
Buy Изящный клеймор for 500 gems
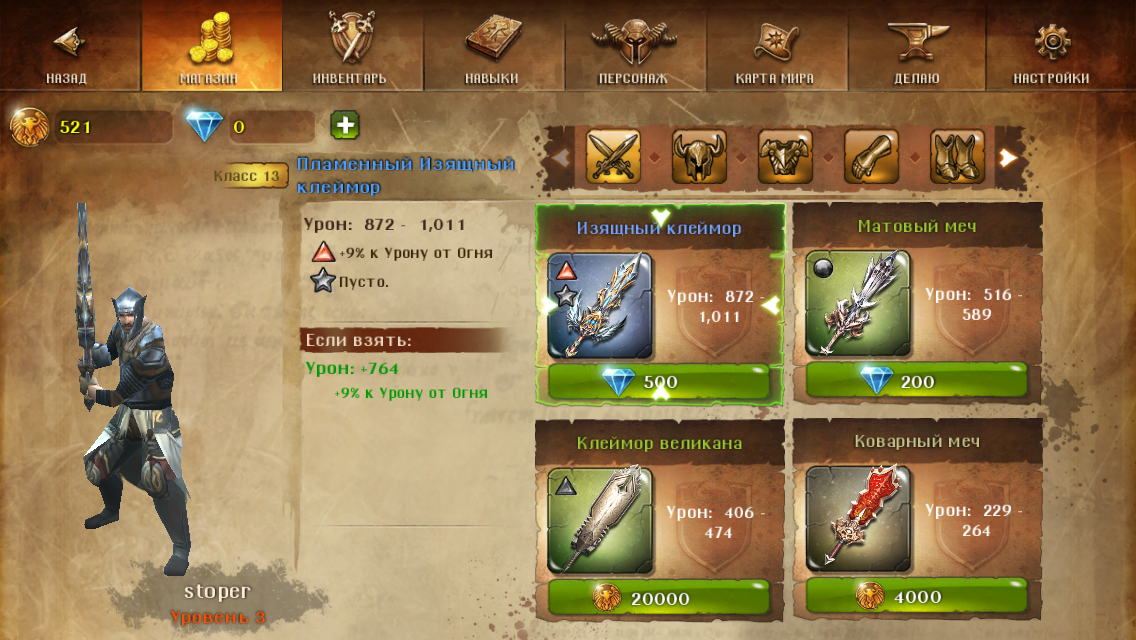(x=659, y=381)
